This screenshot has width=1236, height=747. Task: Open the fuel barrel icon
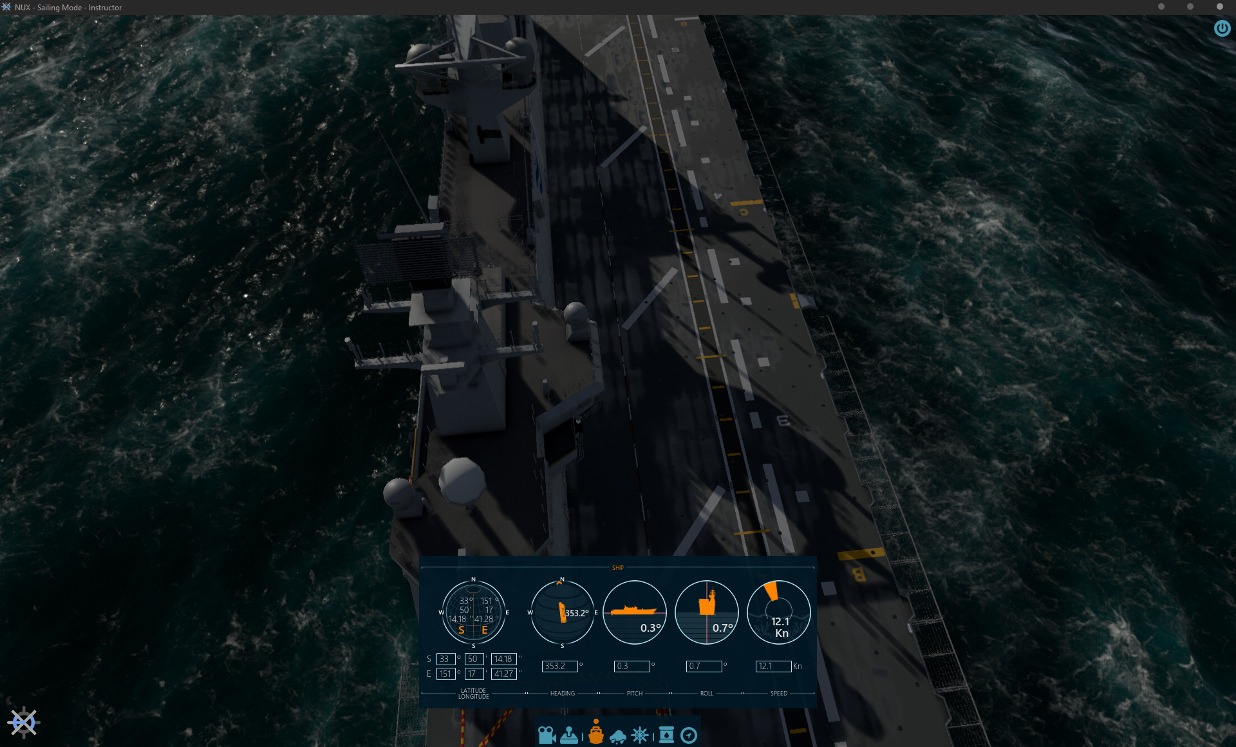pos(666,735)
